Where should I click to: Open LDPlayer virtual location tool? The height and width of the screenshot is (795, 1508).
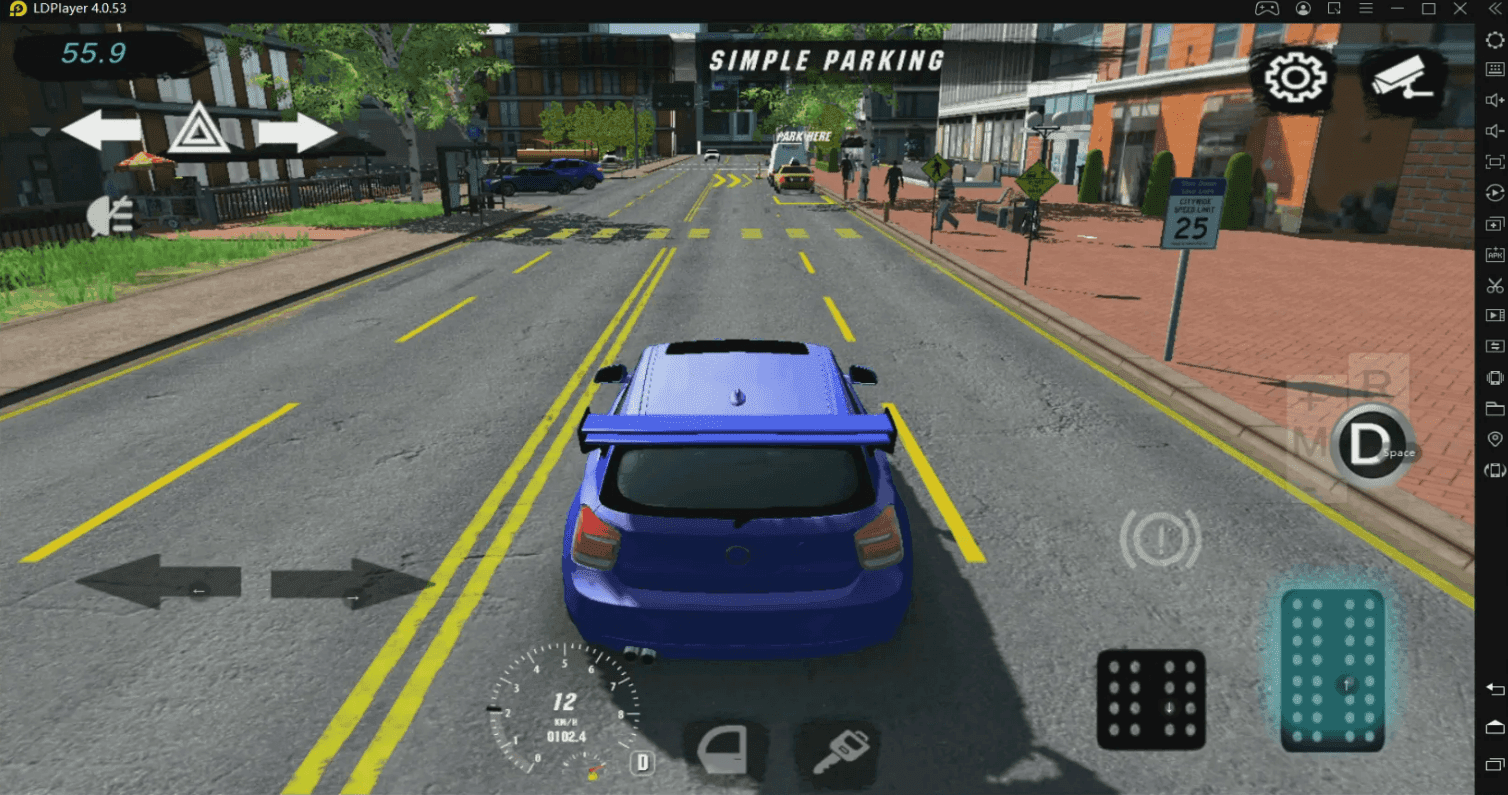pyautogui.click(x=1495, y=438)
